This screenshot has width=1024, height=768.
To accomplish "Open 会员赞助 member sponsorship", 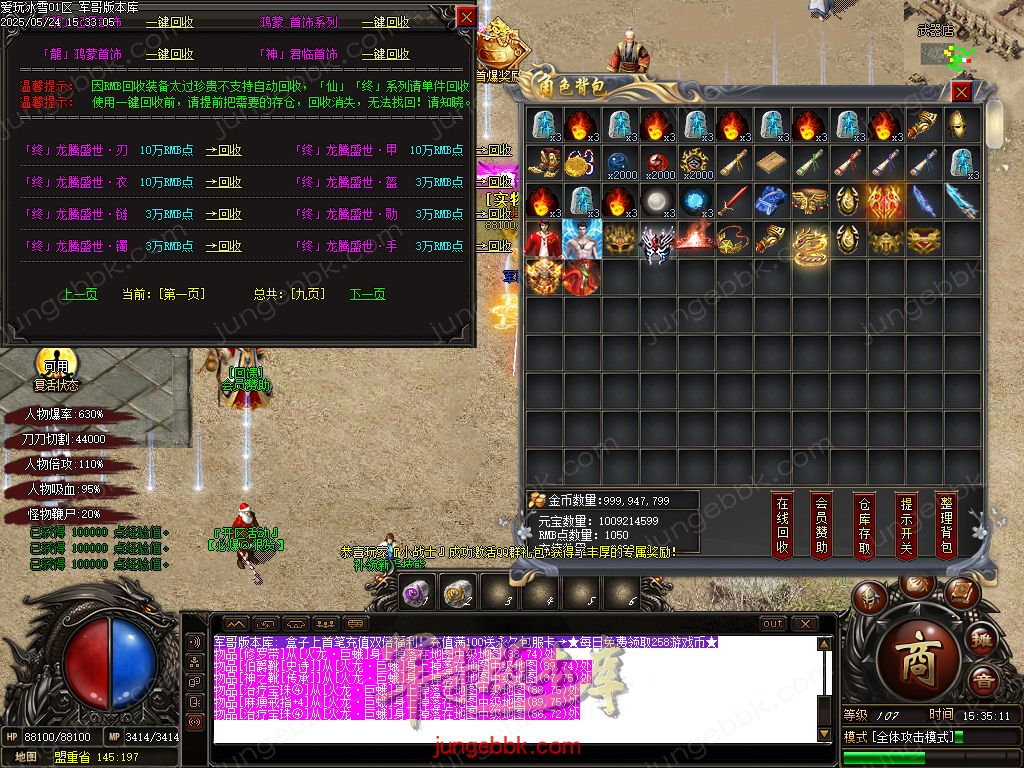I will coord(822,525).
